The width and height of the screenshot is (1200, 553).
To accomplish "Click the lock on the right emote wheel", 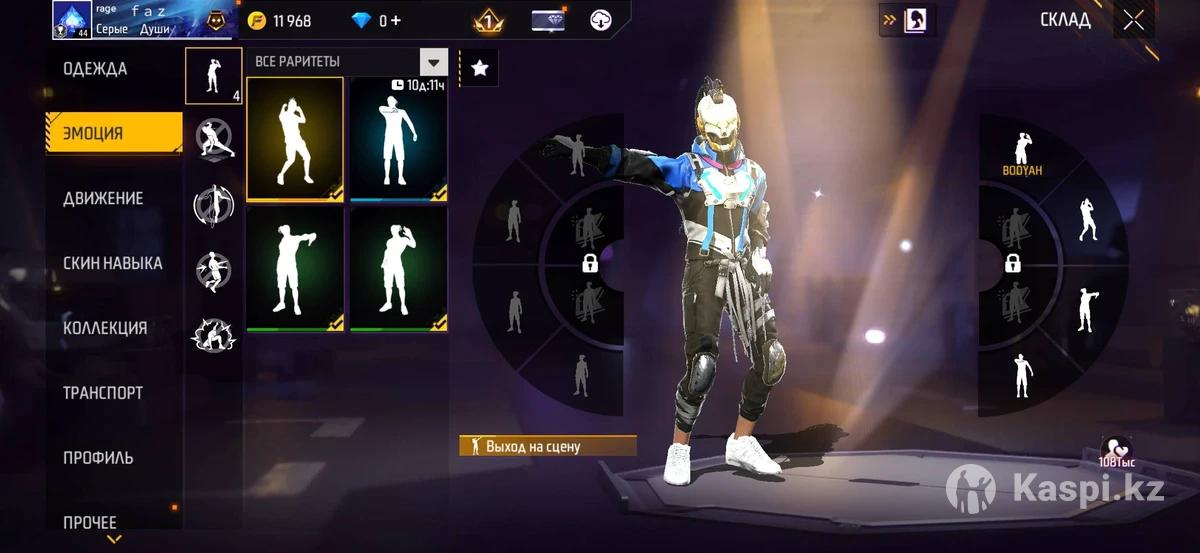I will pyautogui.click(x=1012, y=264).
